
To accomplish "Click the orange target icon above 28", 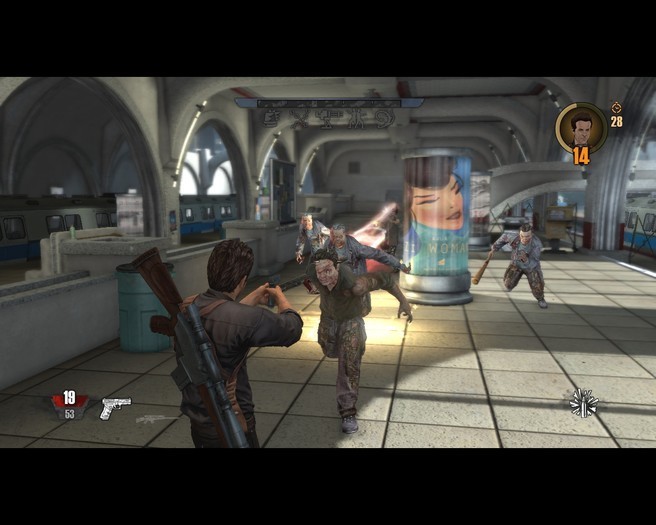I will point(616,107).
